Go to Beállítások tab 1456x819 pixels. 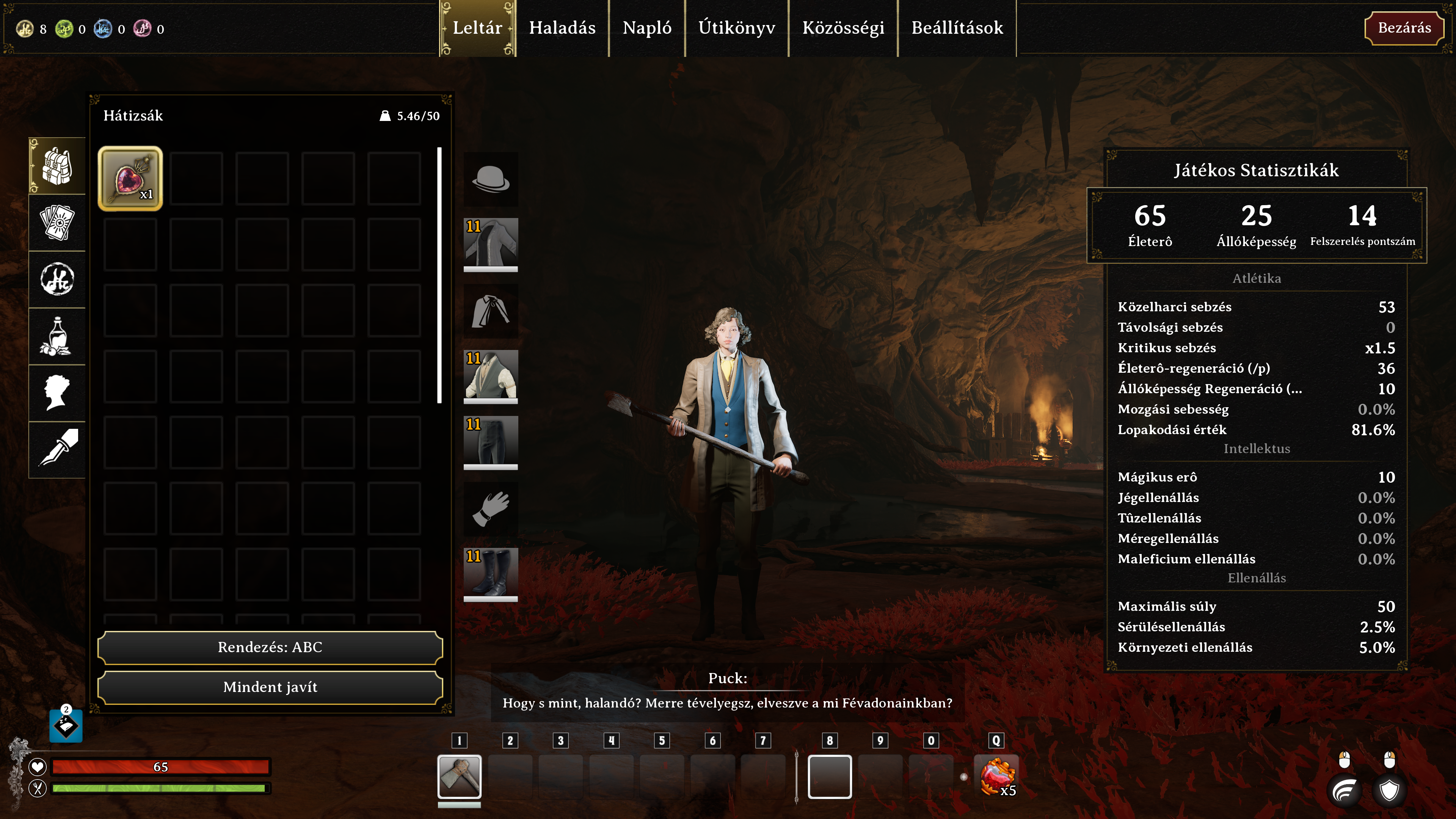click(957, 28)
